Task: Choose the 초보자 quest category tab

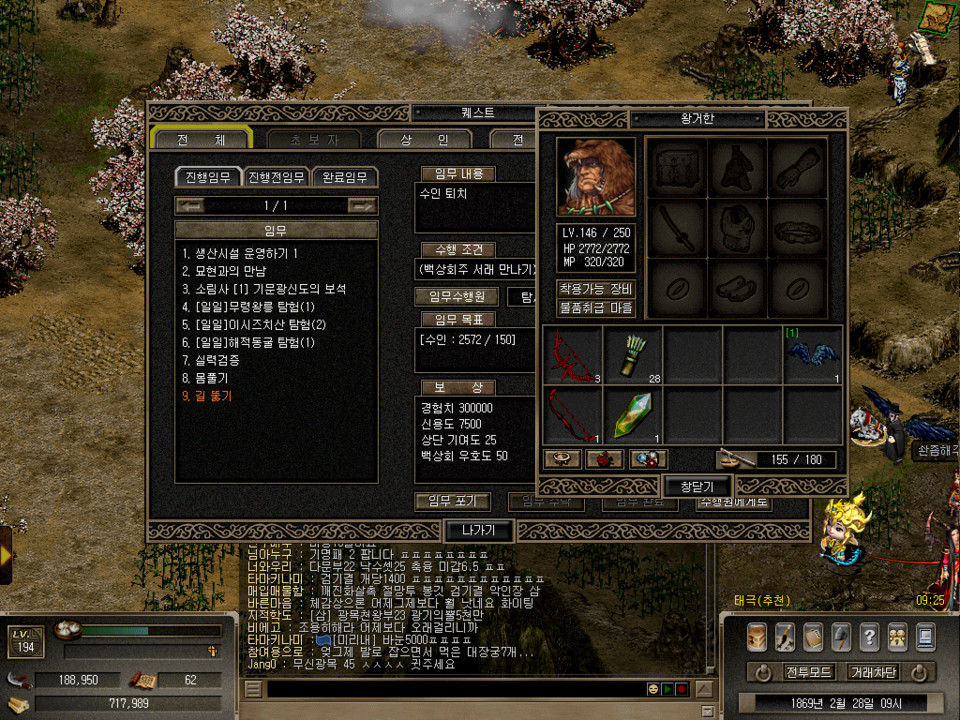Action: (313, 139)
